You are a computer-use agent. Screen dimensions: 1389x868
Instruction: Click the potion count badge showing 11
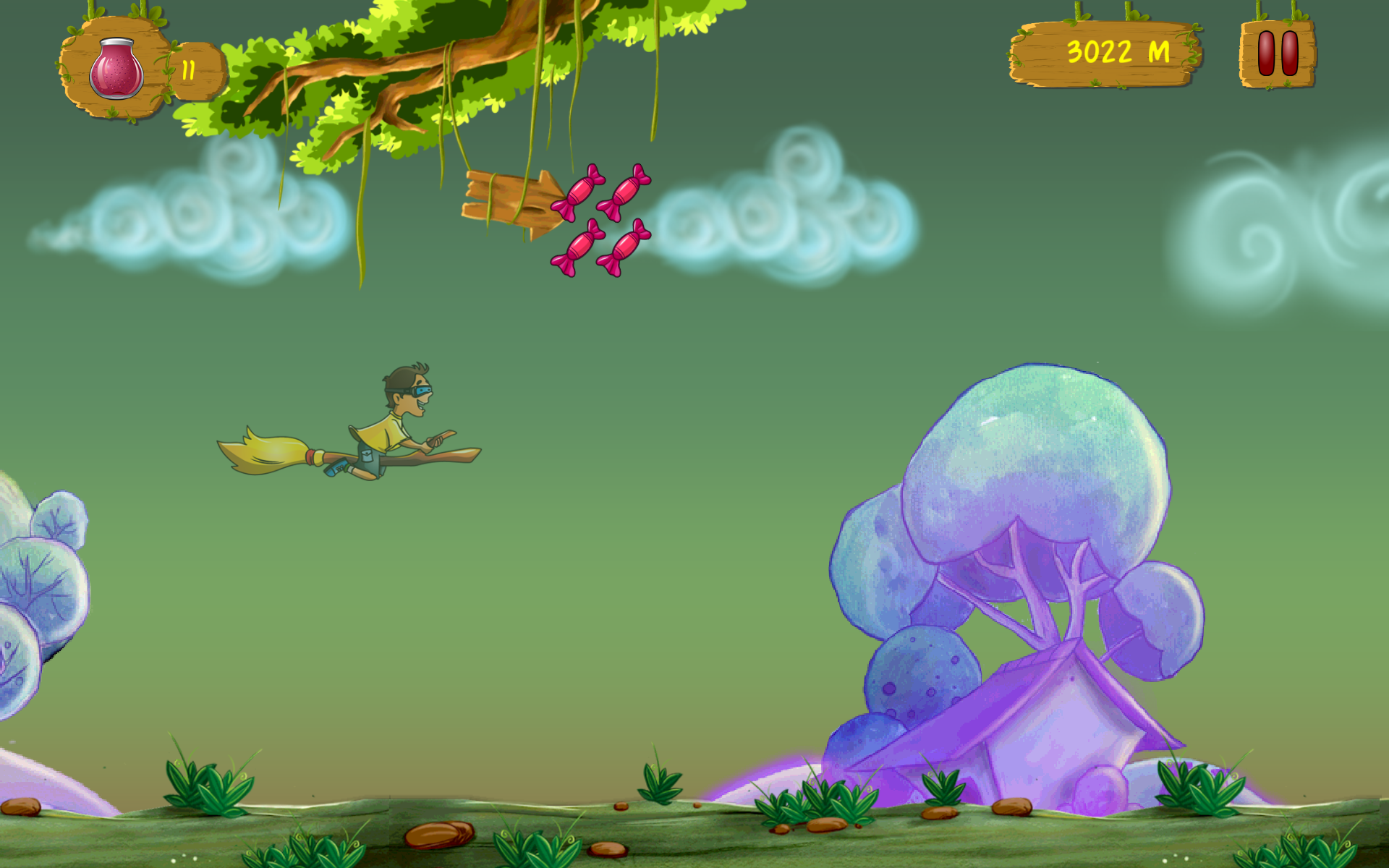[190, 69]
